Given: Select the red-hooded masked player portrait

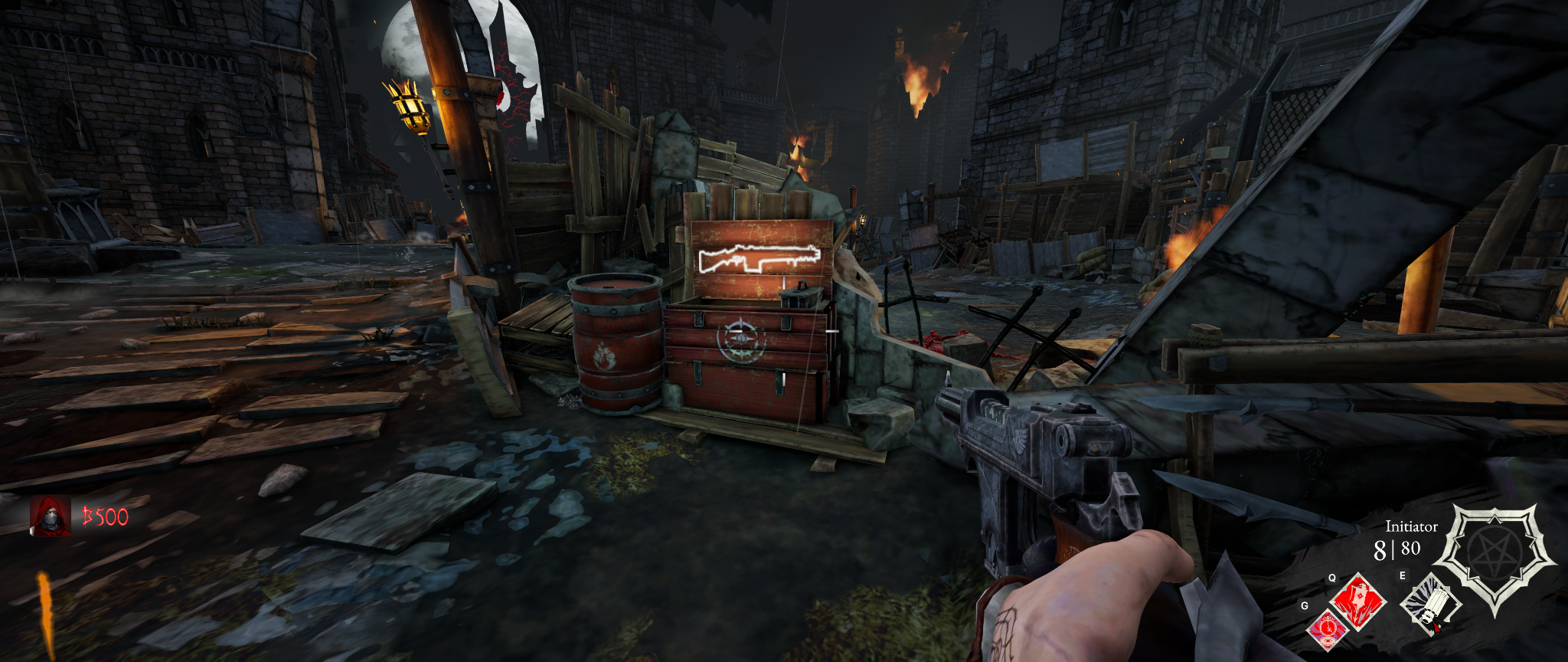Looking at the screenshot, I should pyautogui.click(x=51, y=516).
